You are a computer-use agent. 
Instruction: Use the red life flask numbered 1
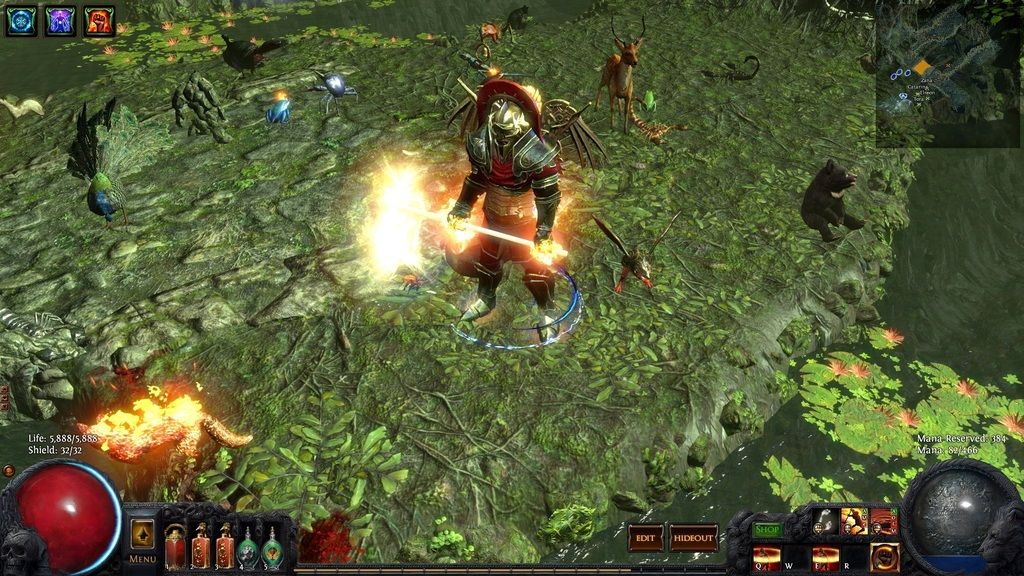tap(176, 547)
